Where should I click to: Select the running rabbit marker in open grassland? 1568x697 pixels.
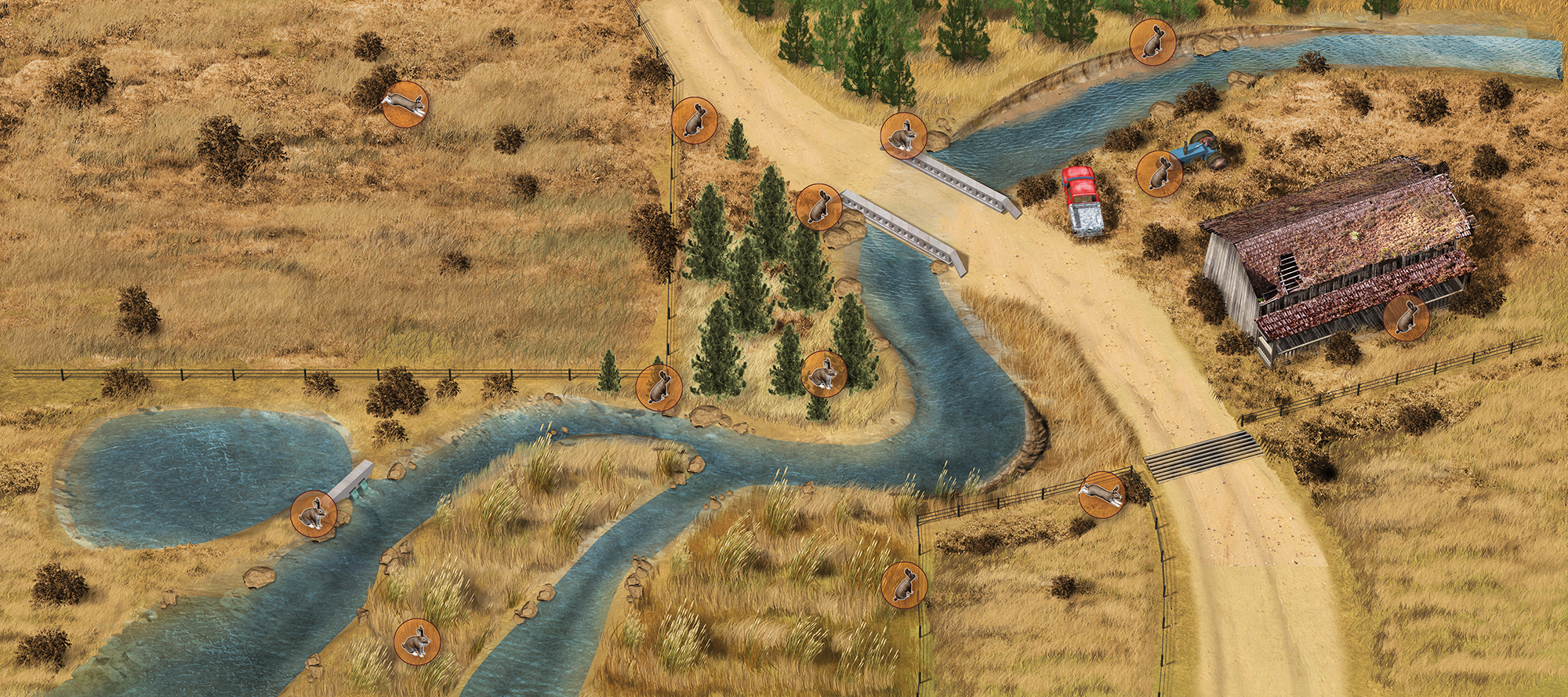click(405, 103)
